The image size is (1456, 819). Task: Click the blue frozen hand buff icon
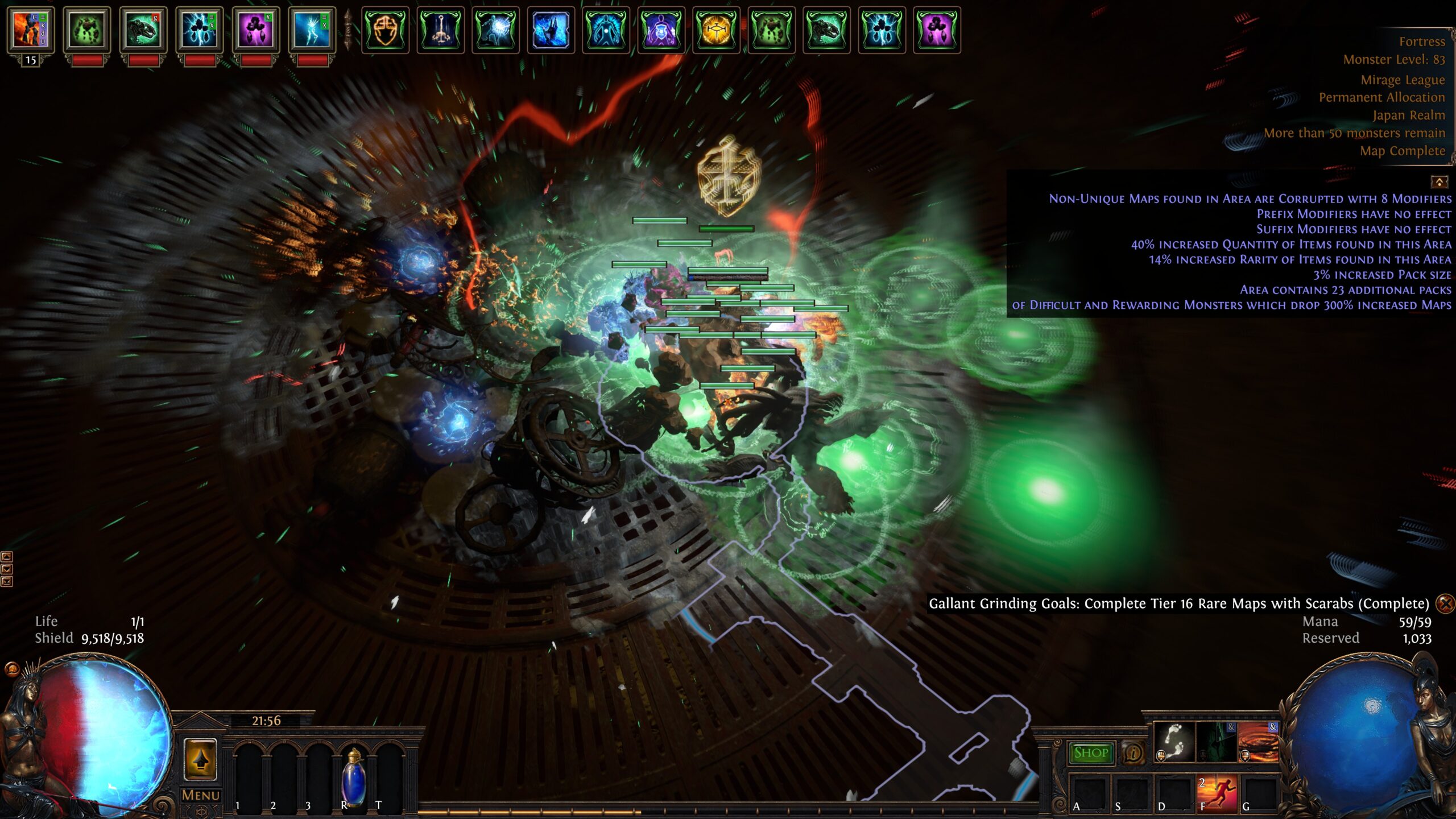551,30
